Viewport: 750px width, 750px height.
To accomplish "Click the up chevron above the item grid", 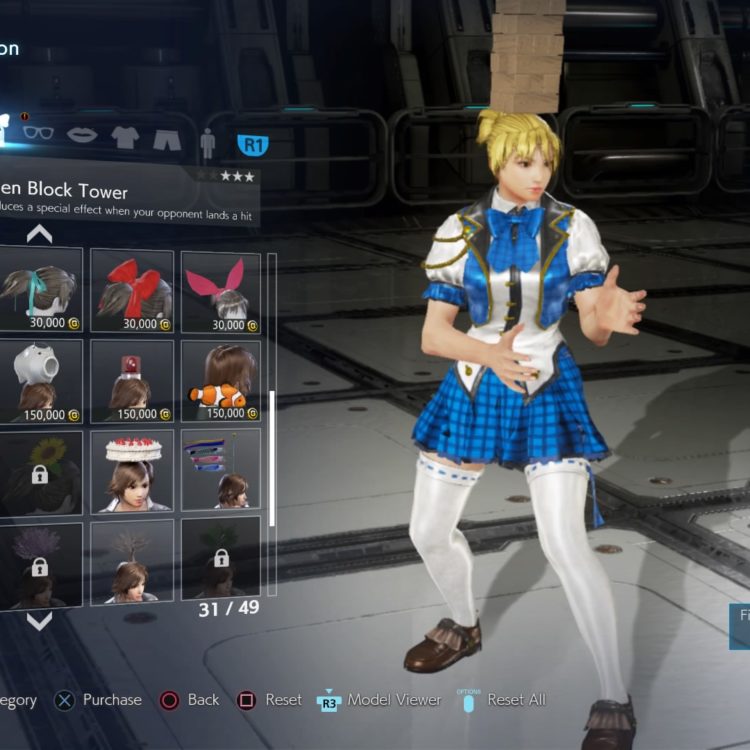I will [39, 234].
